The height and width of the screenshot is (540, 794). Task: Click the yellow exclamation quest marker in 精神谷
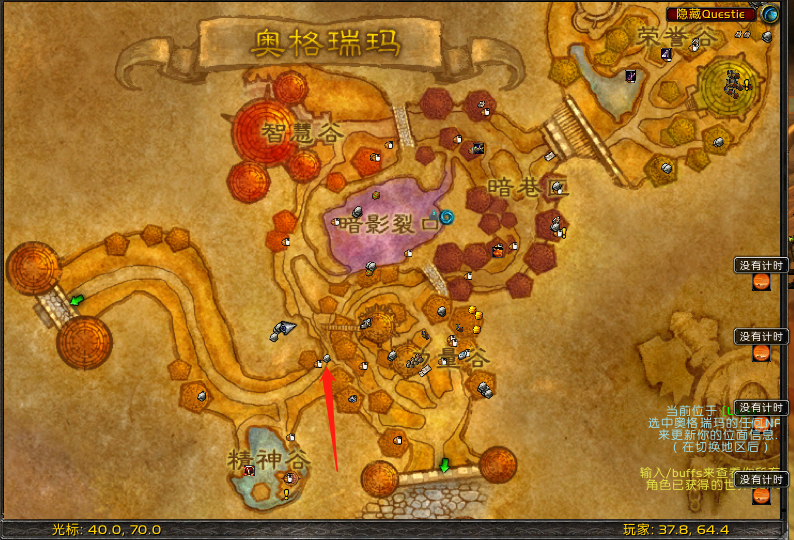(286, 493)
